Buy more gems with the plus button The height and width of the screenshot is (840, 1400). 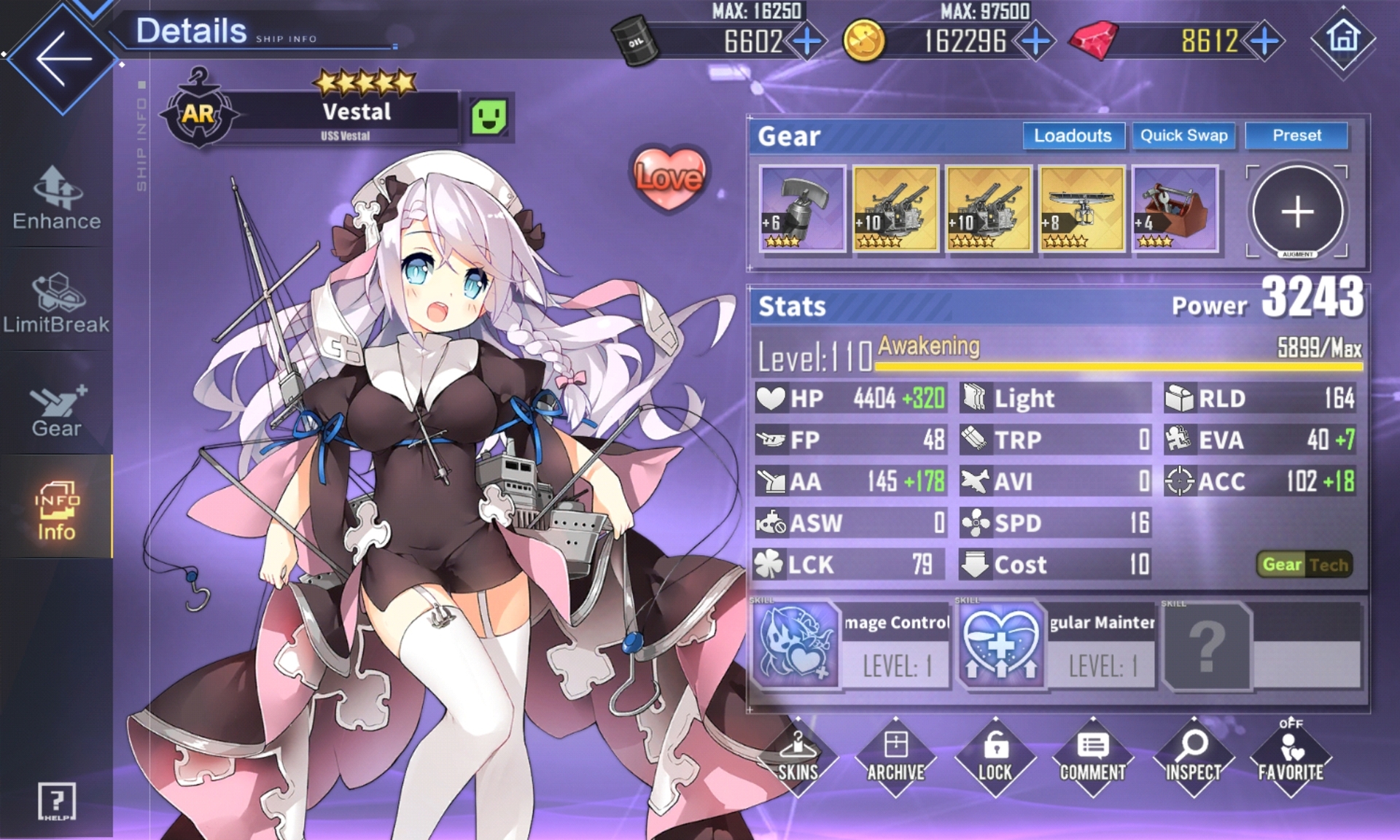pos(1264,42)
